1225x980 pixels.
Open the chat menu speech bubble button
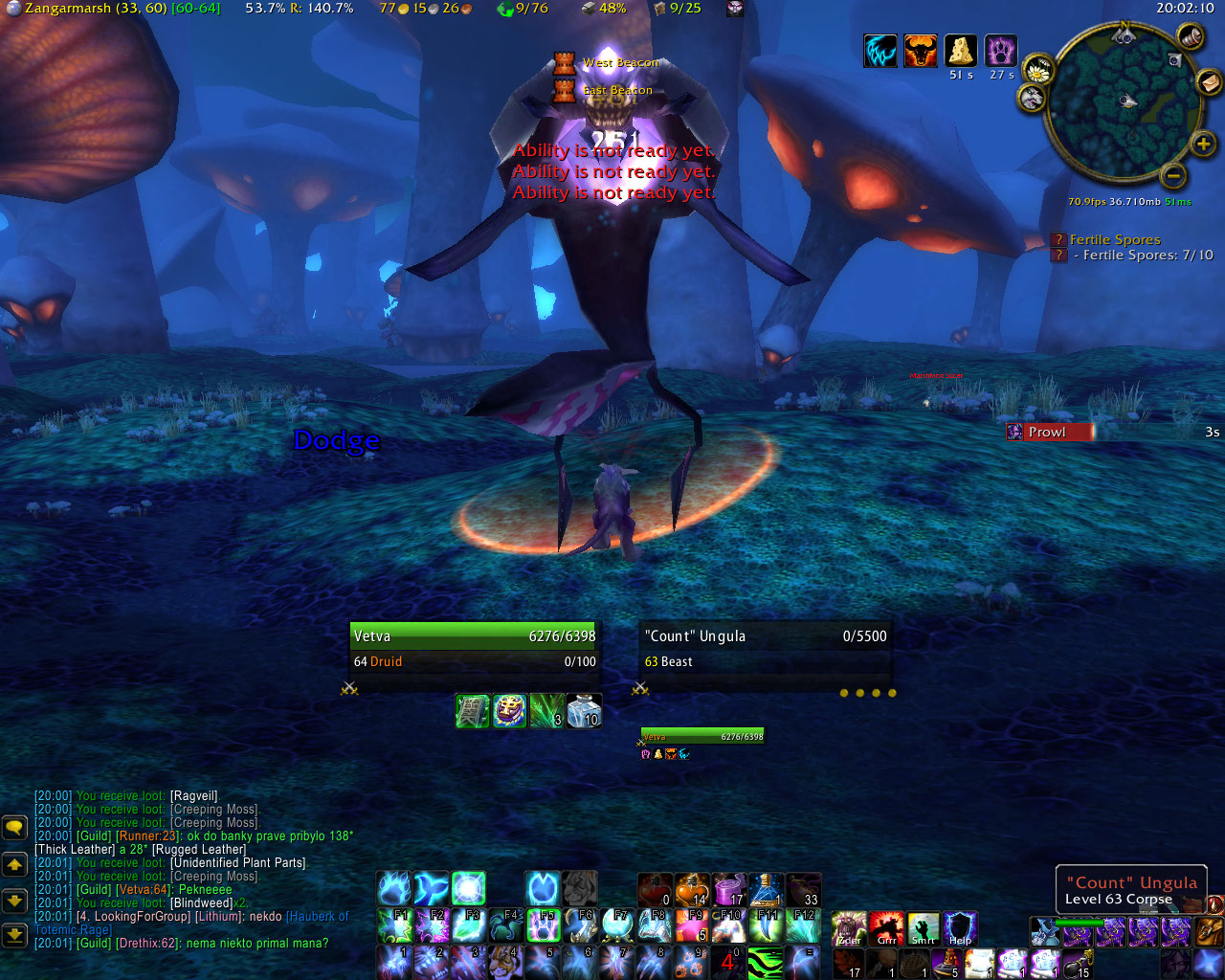(x=14, y=827)
